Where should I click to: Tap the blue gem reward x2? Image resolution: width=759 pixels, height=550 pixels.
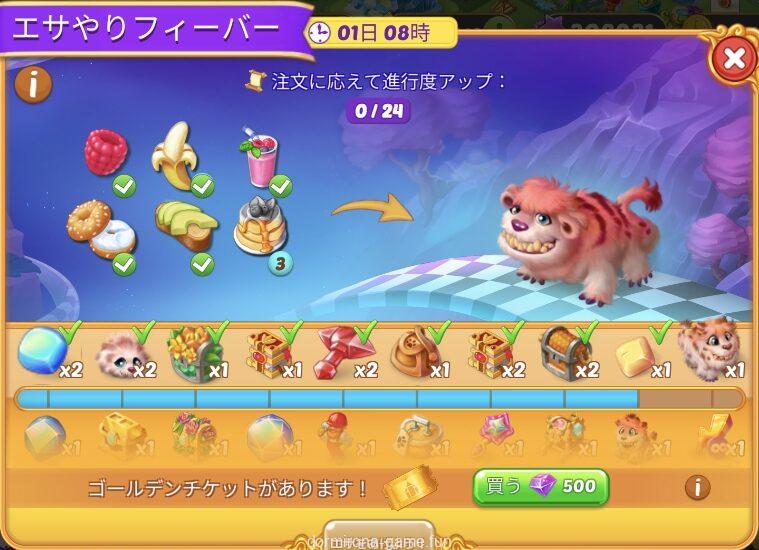click(43, 351)
